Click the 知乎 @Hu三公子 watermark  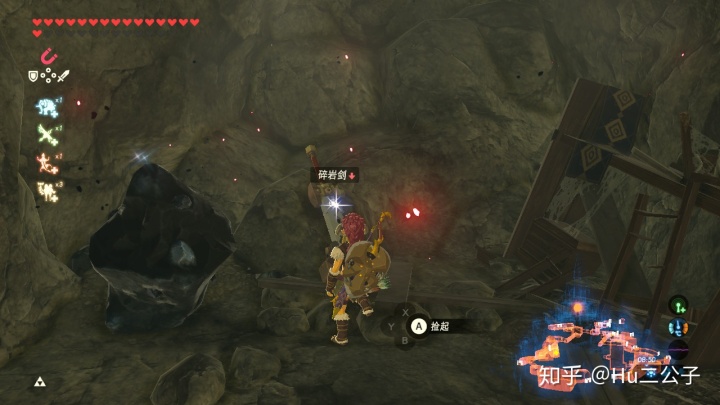tap(622, 377)
